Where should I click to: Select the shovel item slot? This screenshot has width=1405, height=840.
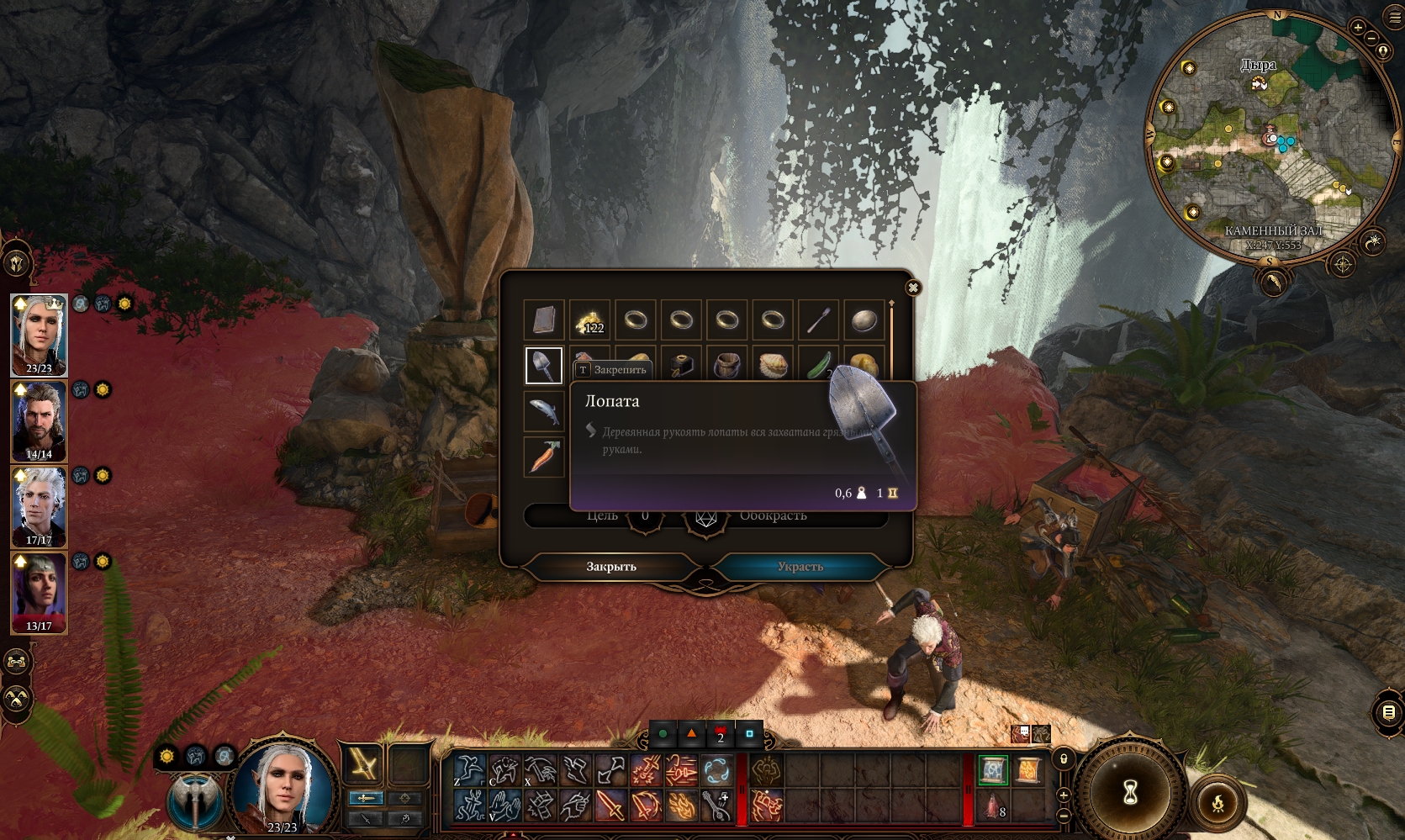543,366
